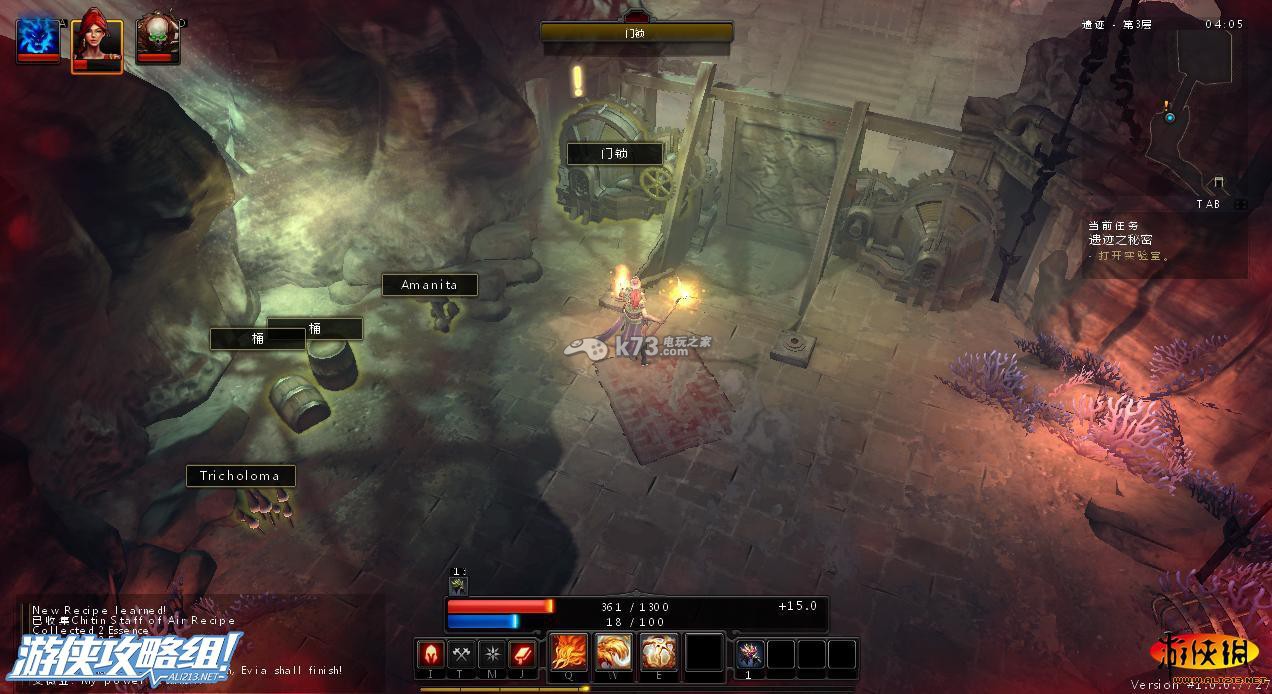Click the 门勒 label beside the gear machine

pos(614,154)
